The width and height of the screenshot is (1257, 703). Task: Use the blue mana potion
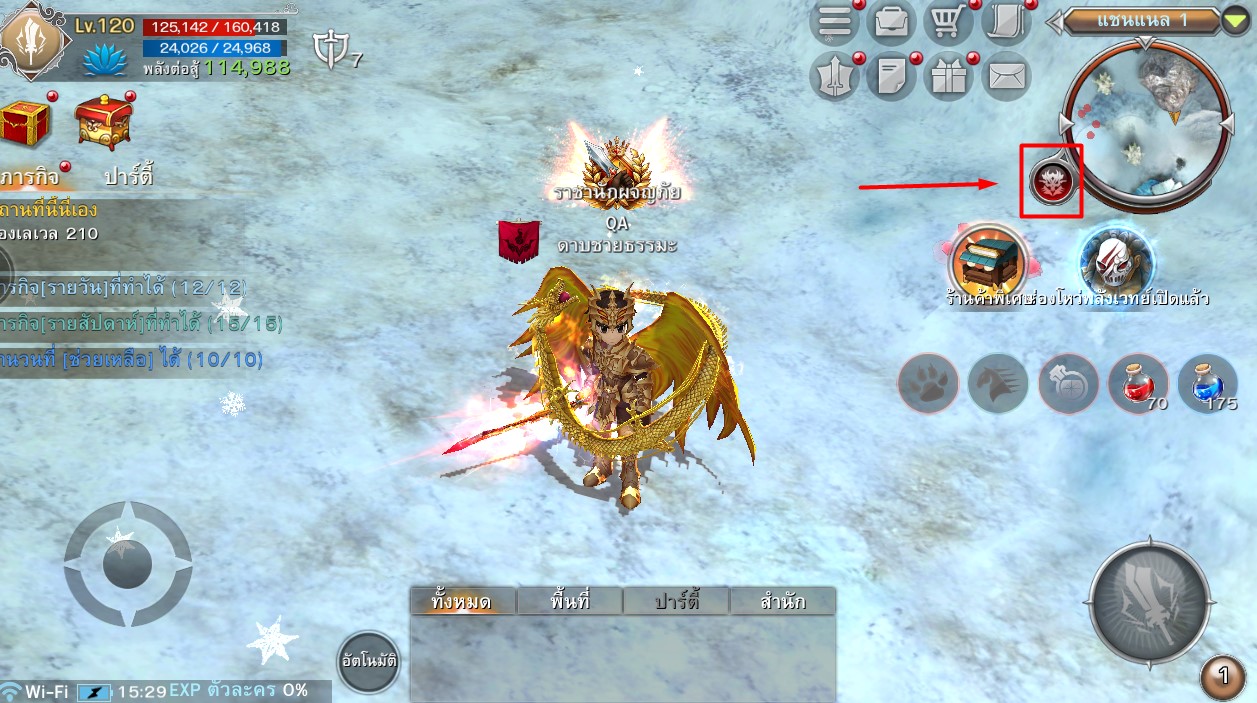click(1207, 383)
